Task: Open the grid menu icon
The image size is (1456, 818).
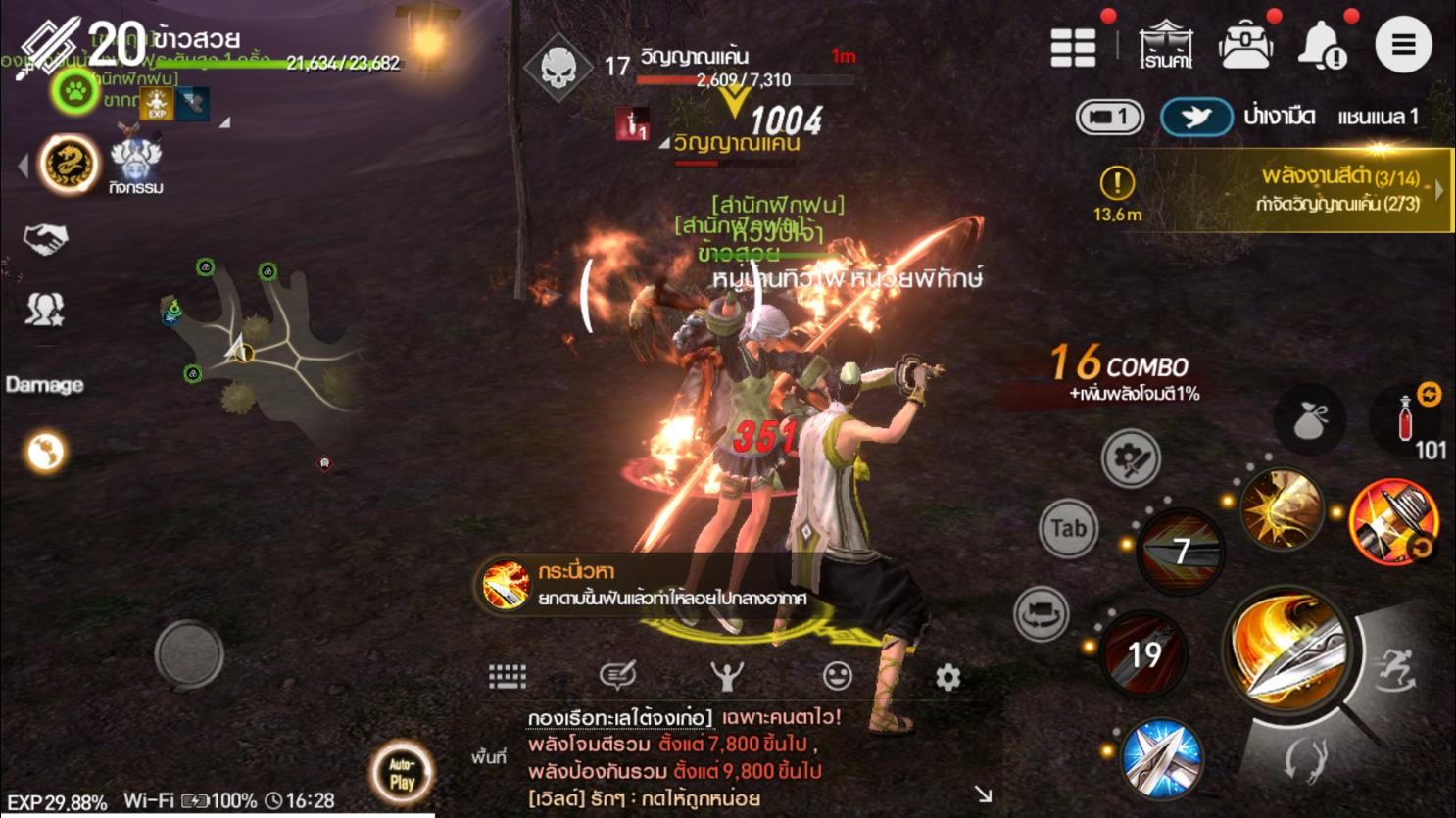Action: (1073, 46)
